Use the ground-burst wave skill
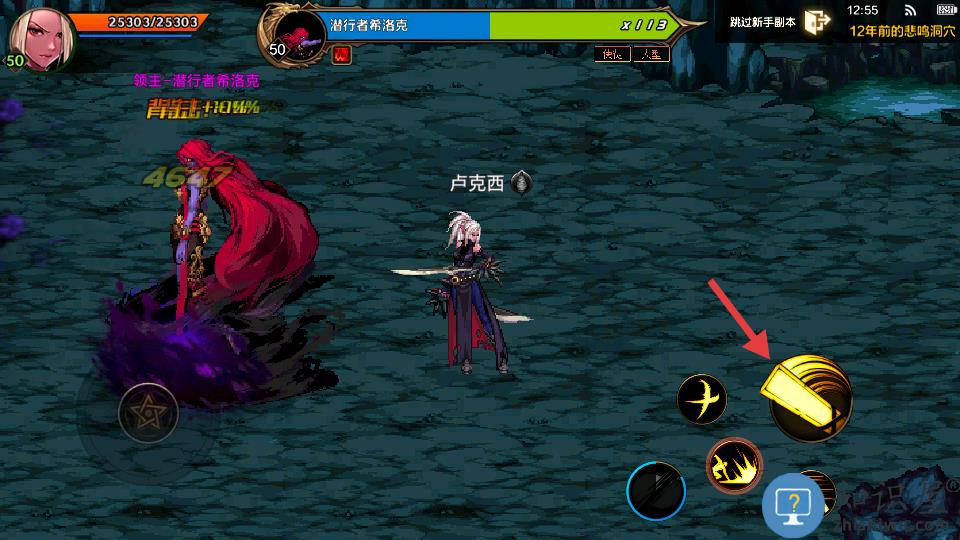960x540 pixels. pyautogui.click(x=734, y=465)
